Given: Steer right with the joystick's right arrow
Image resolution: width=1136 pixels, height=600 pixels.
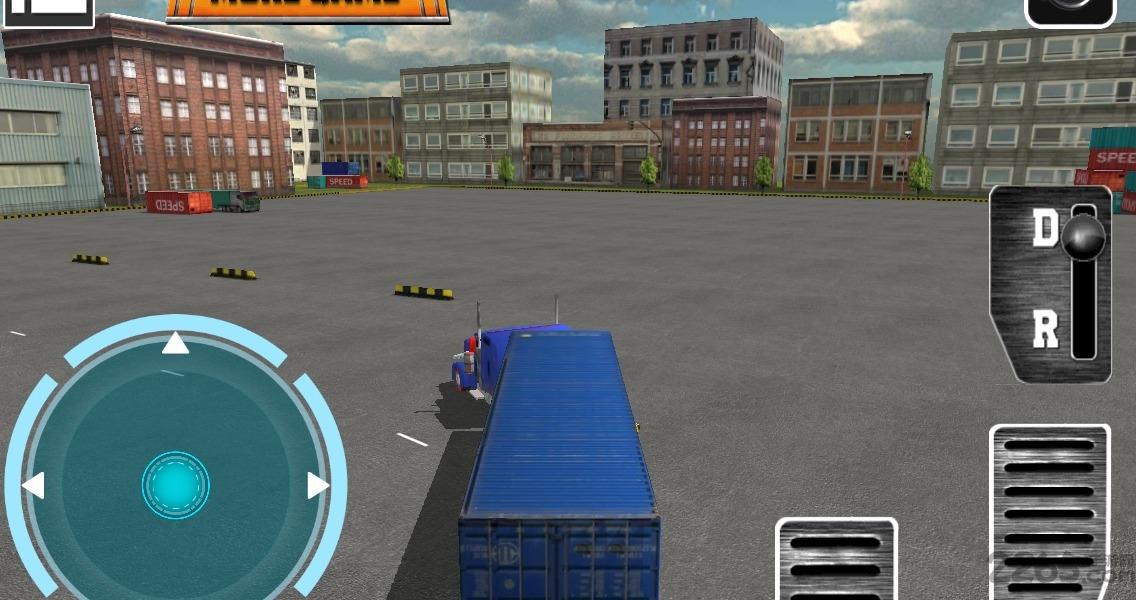Looking at the screenshot, I should point(317,486).
